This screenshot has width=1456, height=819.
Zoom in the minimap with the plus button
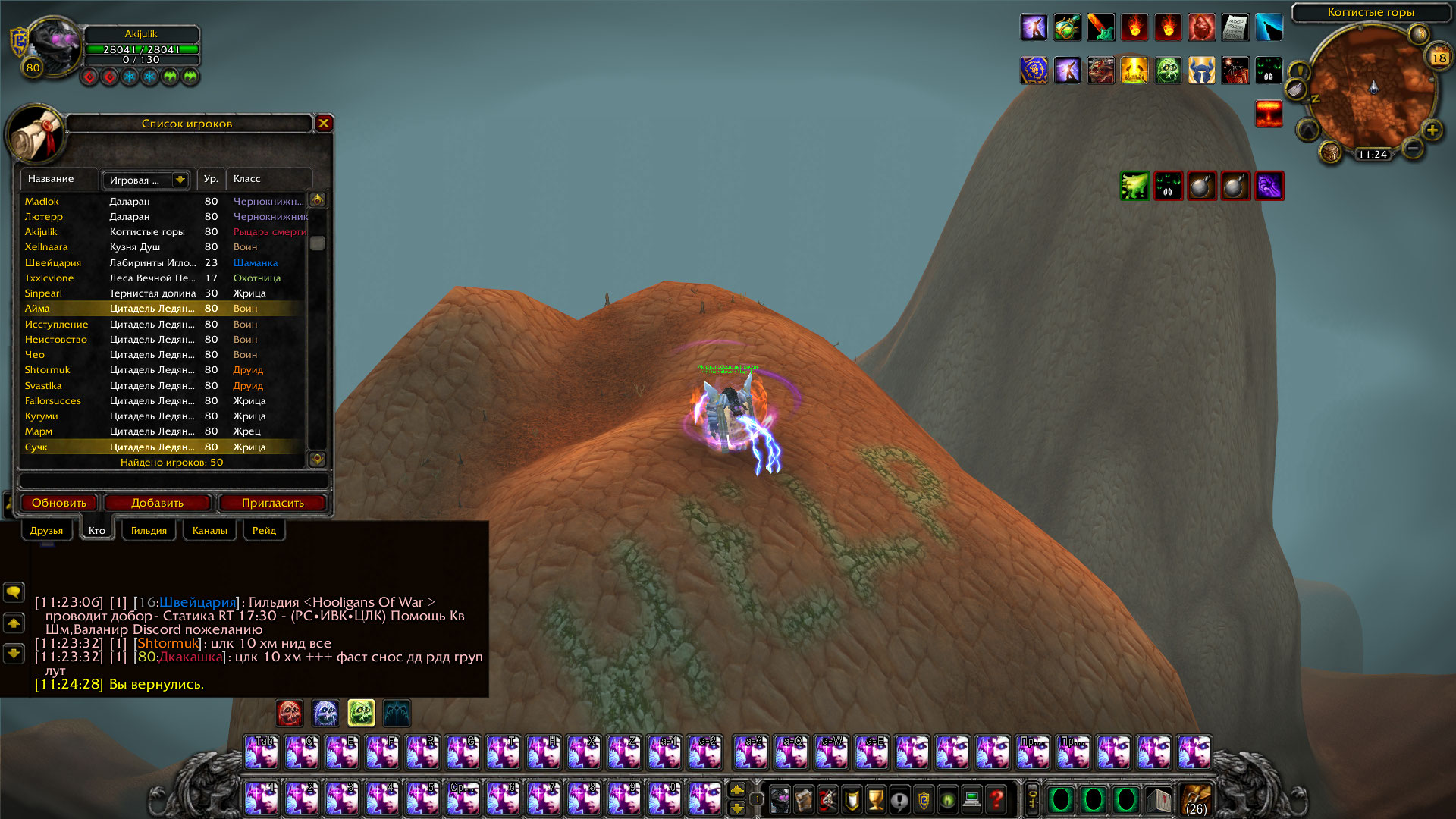point(1432,130)
